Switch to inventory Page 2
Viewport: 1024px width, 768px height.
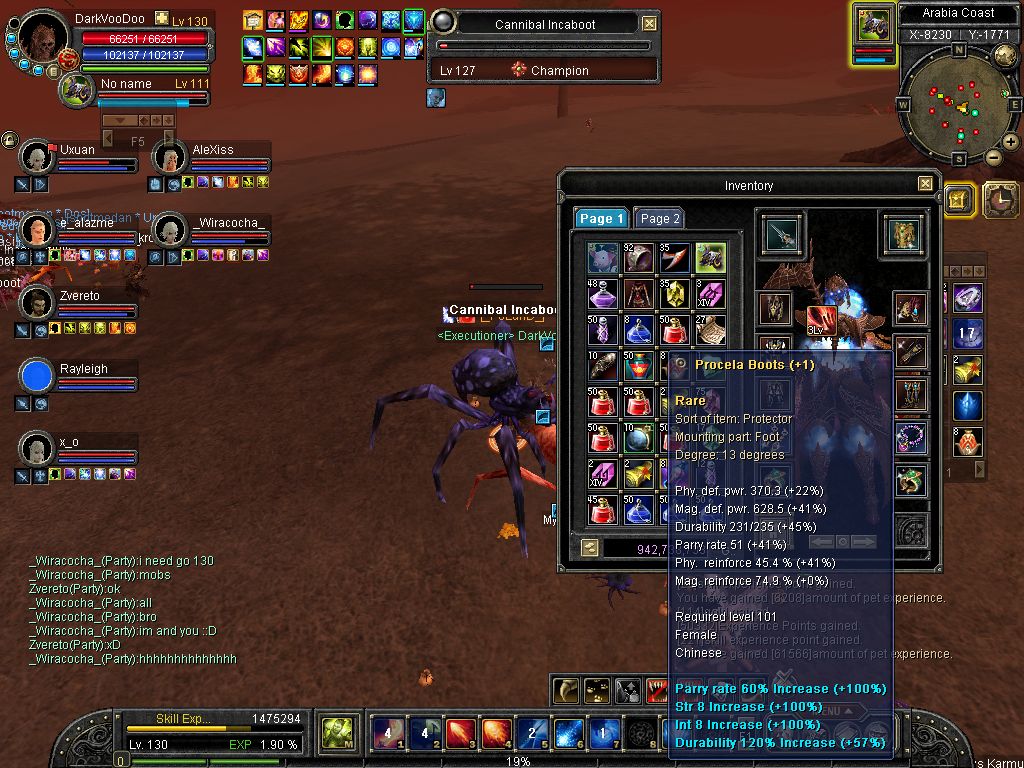[x=660, y=219]
